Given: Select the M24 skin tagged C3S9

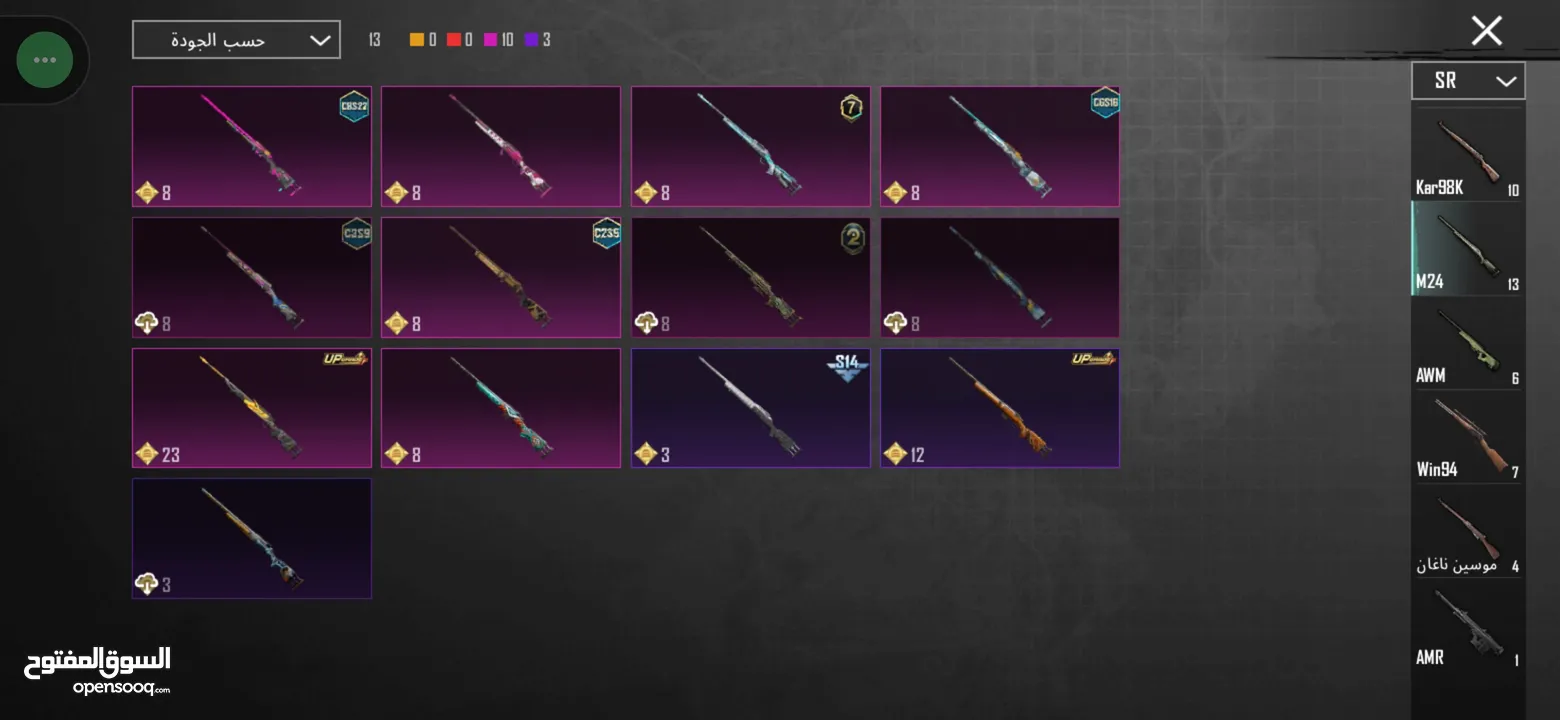Looking at the screenshot, I should pyautogui.click(x=252, y=277).
